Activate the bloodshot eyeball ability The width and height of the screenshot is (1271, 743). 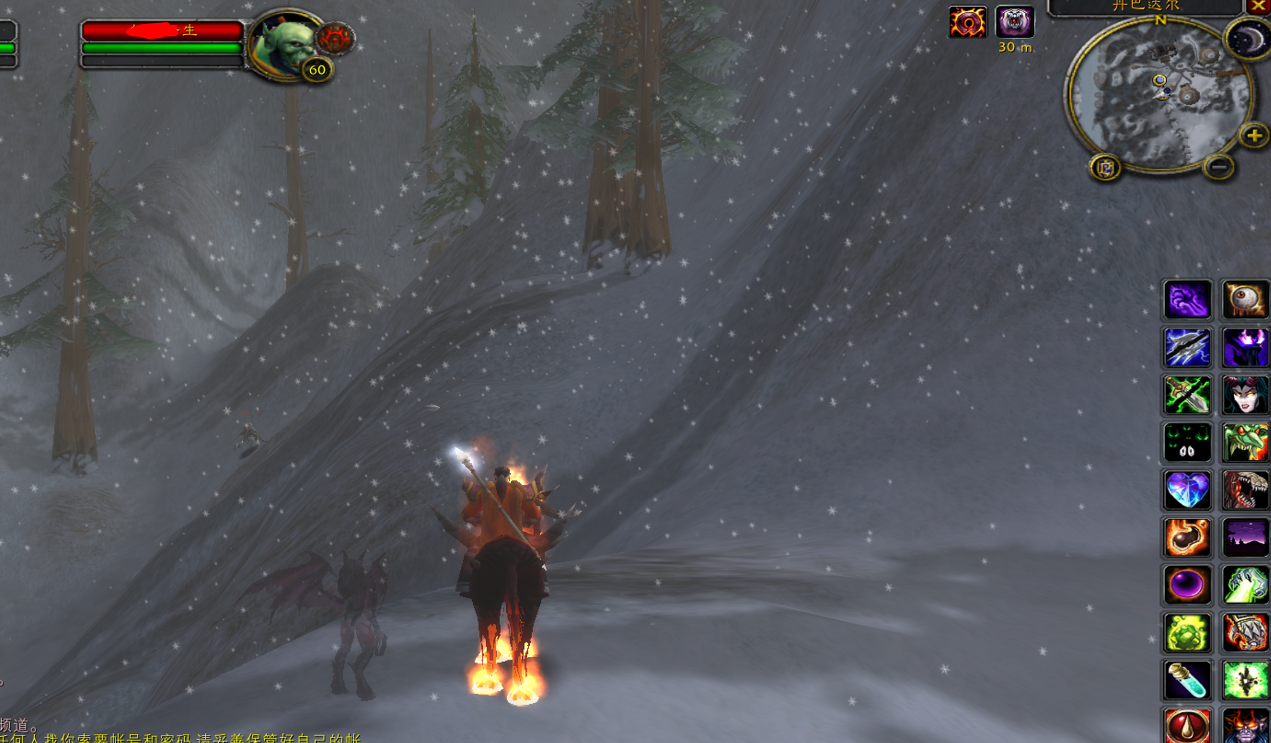[1246, 300]
